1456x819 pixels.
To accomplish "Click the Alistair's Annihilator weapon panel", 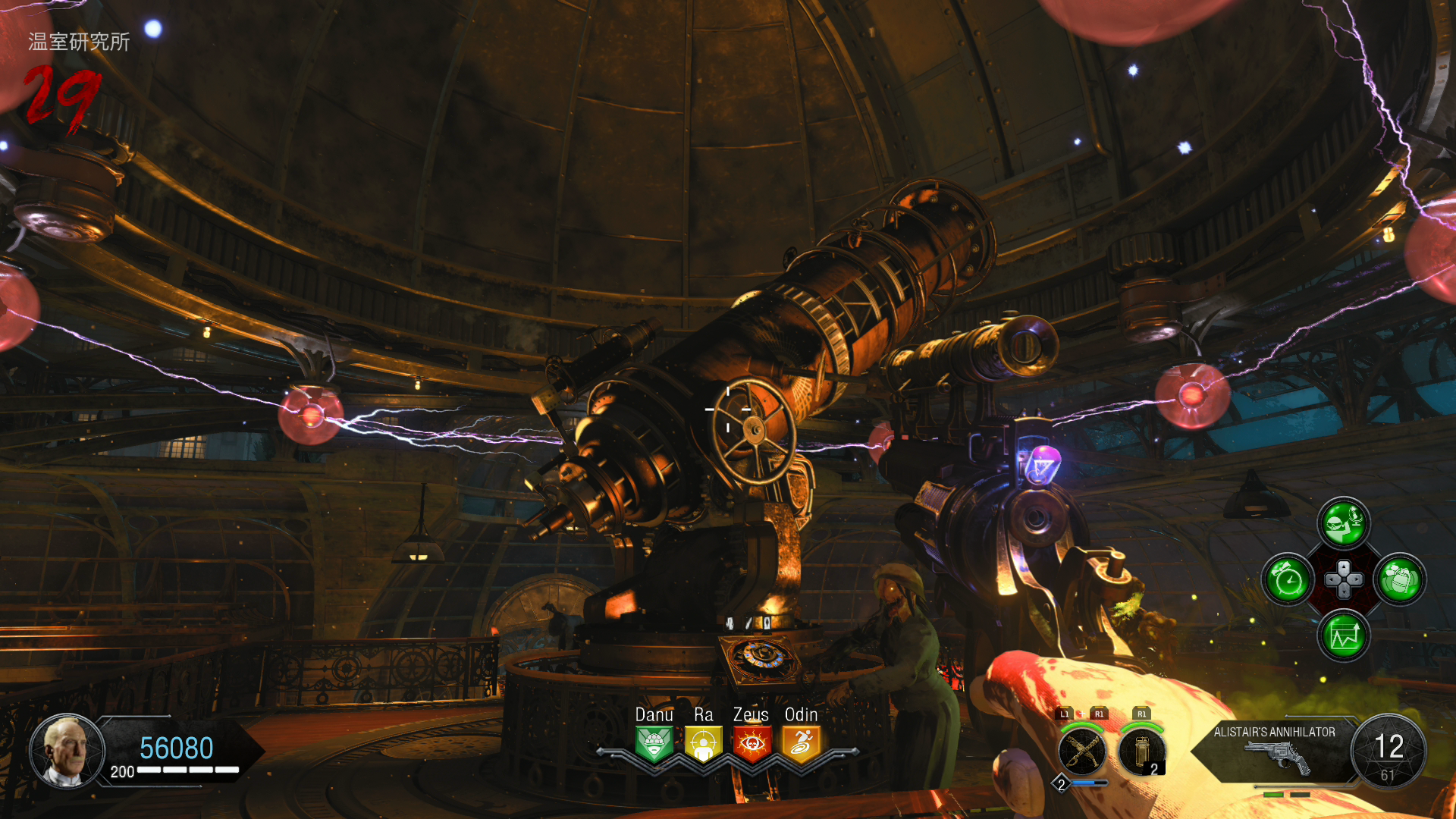I will click(1276, 751).
